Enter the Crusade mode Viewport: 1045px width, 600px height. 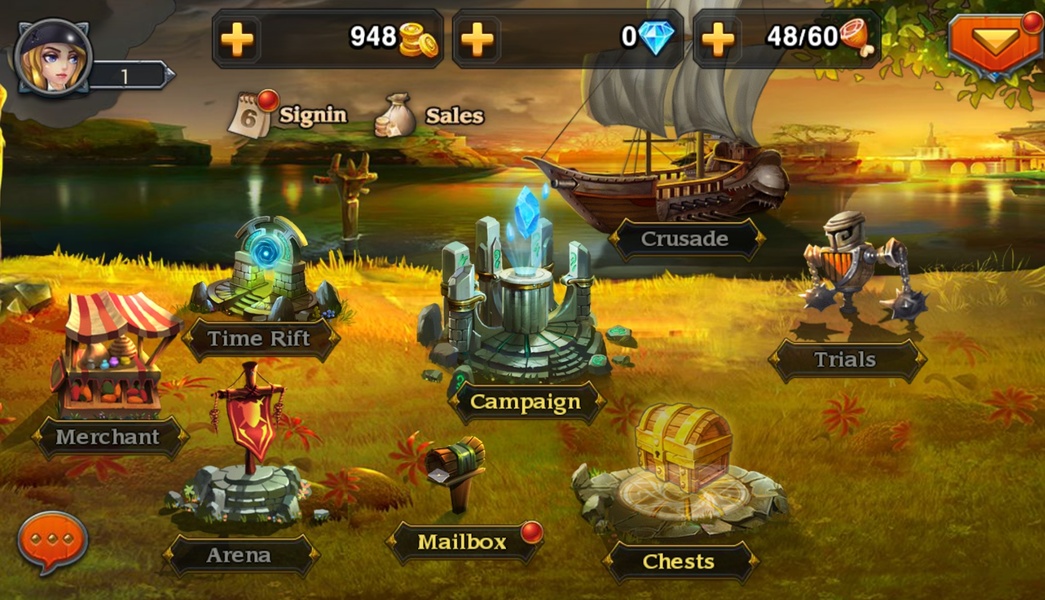pyautogui.click(x=685, y=238)
